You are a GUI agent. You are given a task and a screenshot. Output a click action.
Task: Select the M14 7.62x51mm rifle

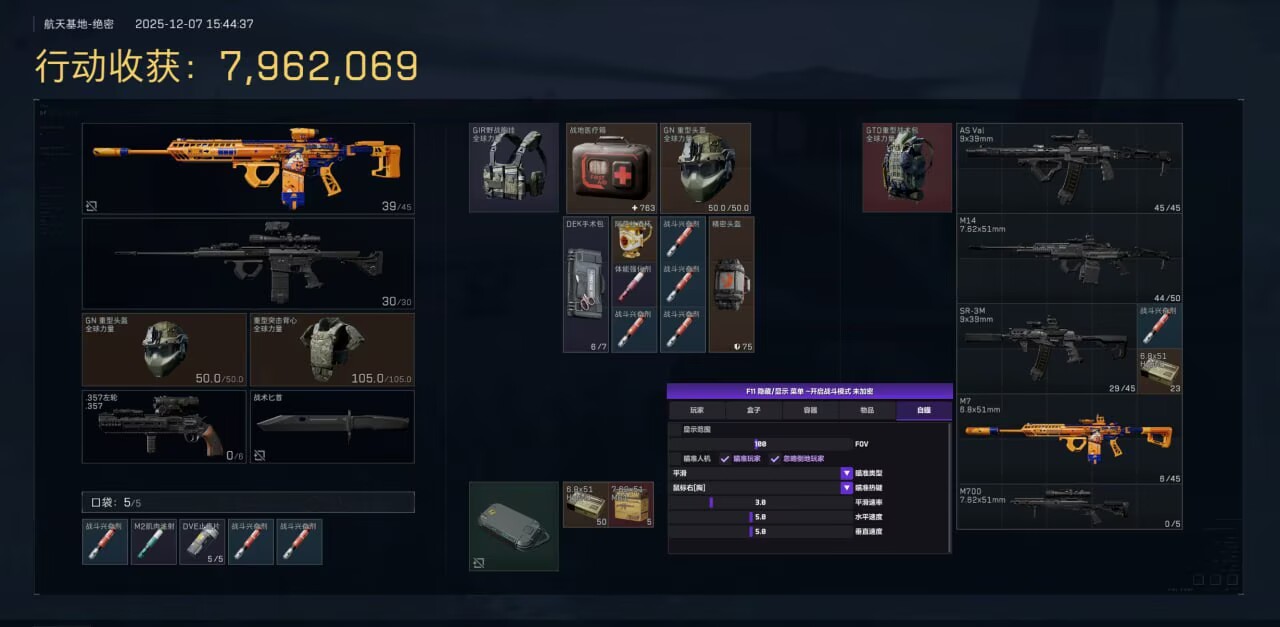1069,259
